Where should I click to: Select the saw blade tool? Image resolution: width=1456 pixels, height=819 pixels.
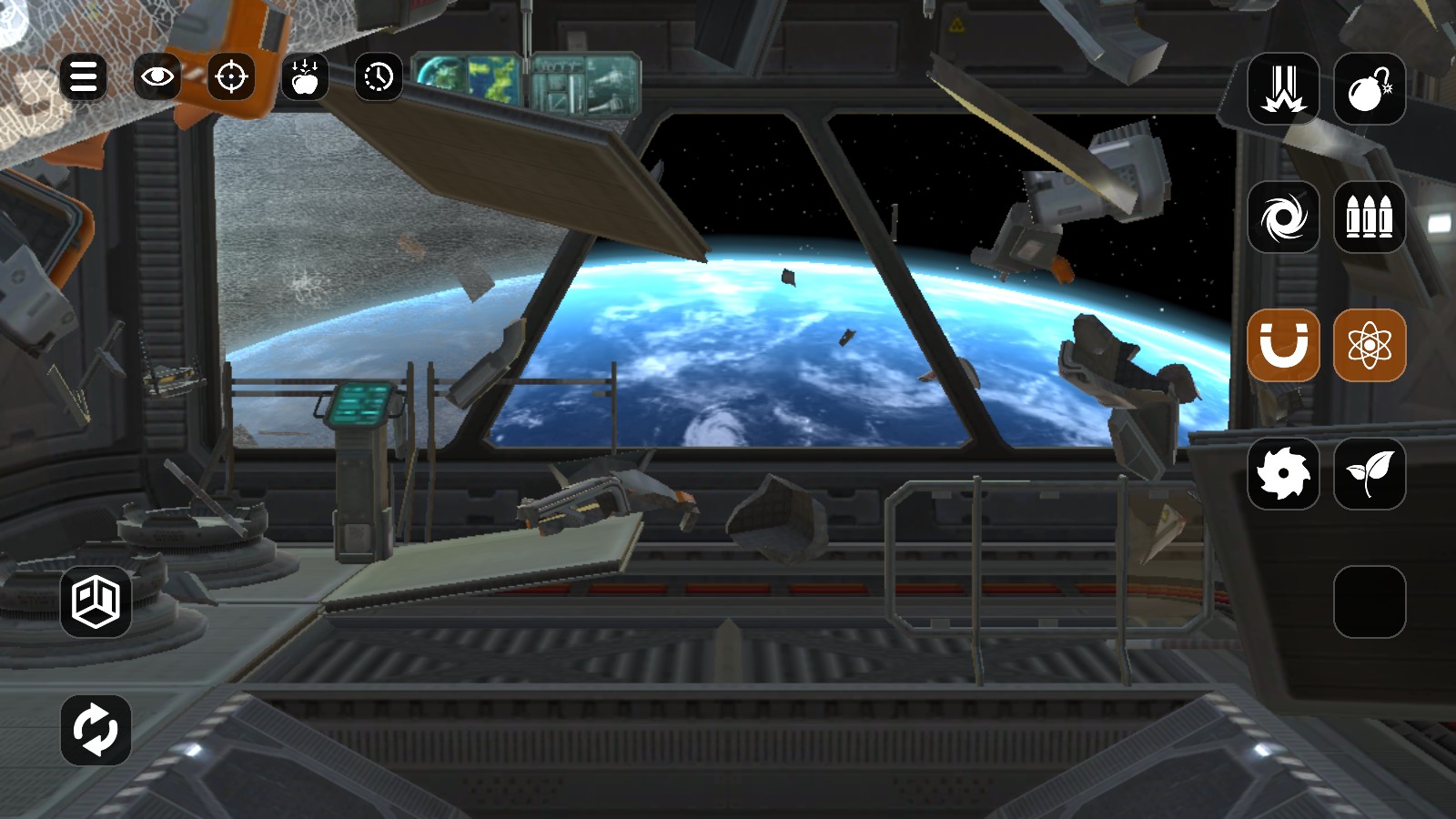(1283, 473)
